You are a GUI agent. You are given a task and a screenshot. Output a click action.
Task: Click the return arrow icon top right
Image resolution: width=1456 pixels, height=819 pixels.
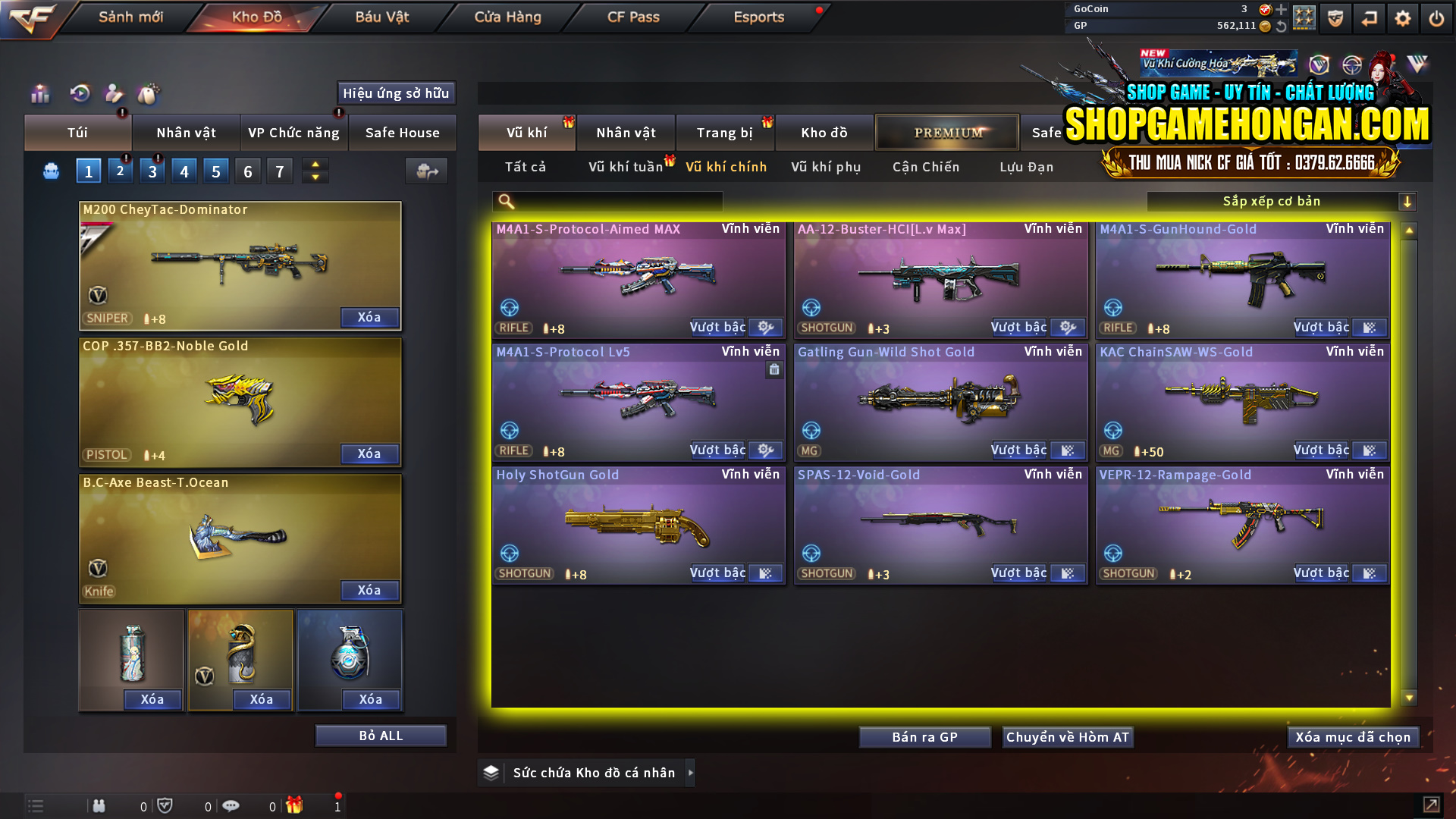click(x=1369, y=17)
